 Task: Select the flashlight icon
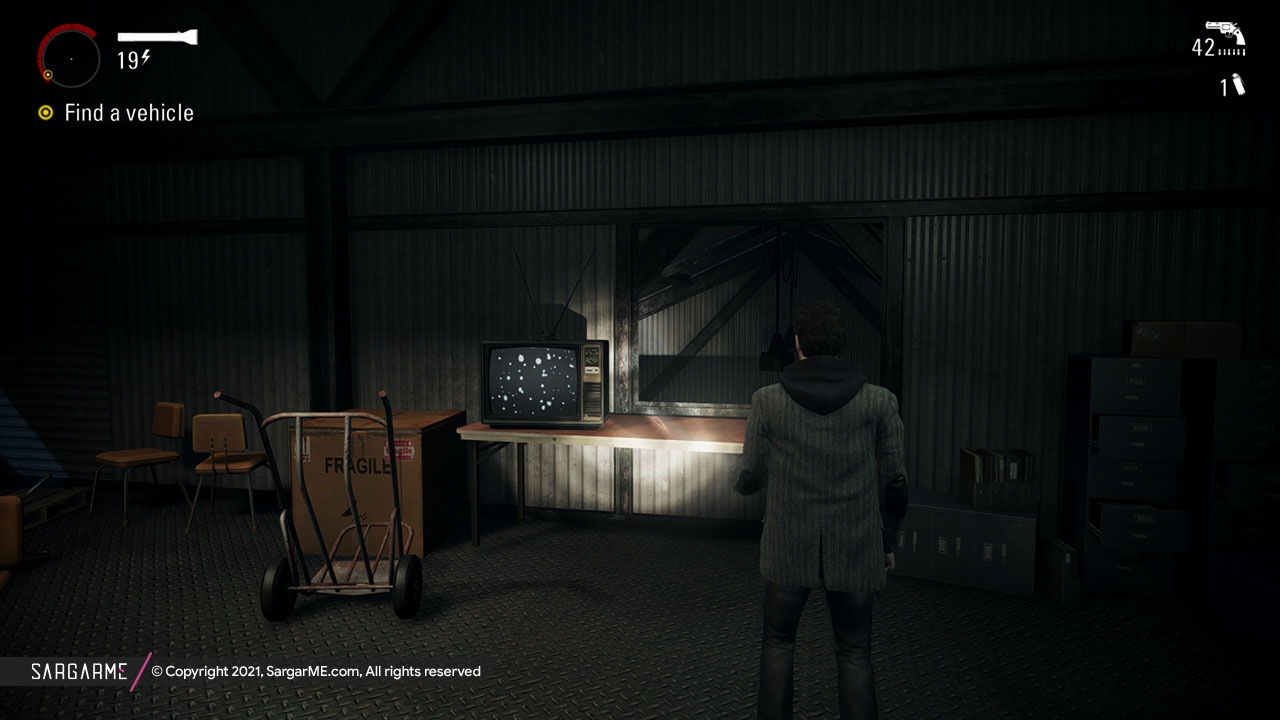(x=157, y=38)
